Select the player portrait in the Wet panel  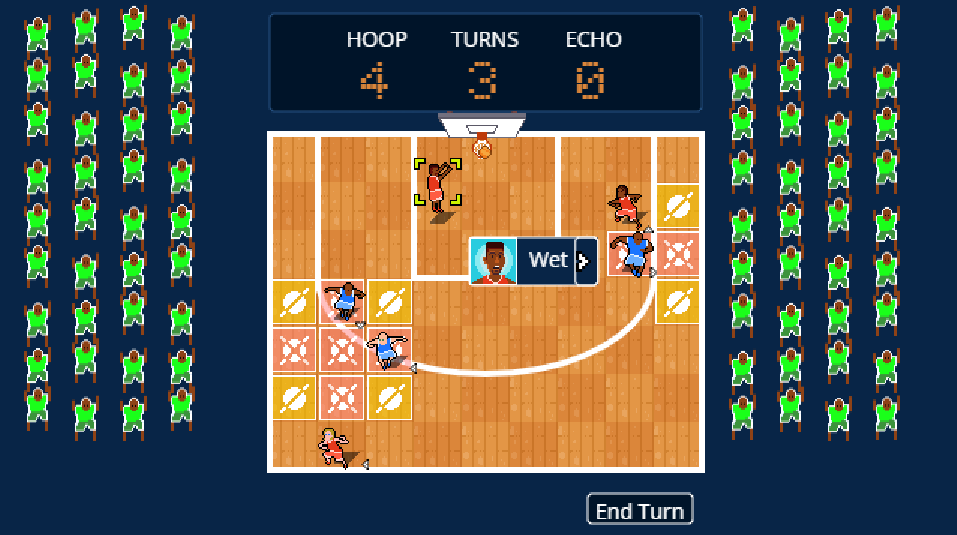[493, 262]
